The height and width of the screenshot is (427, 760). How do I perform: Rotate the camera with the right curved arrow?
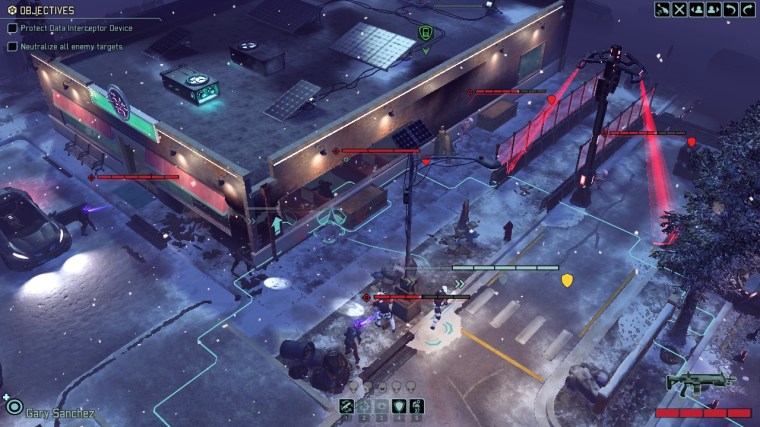click(748, 10)
